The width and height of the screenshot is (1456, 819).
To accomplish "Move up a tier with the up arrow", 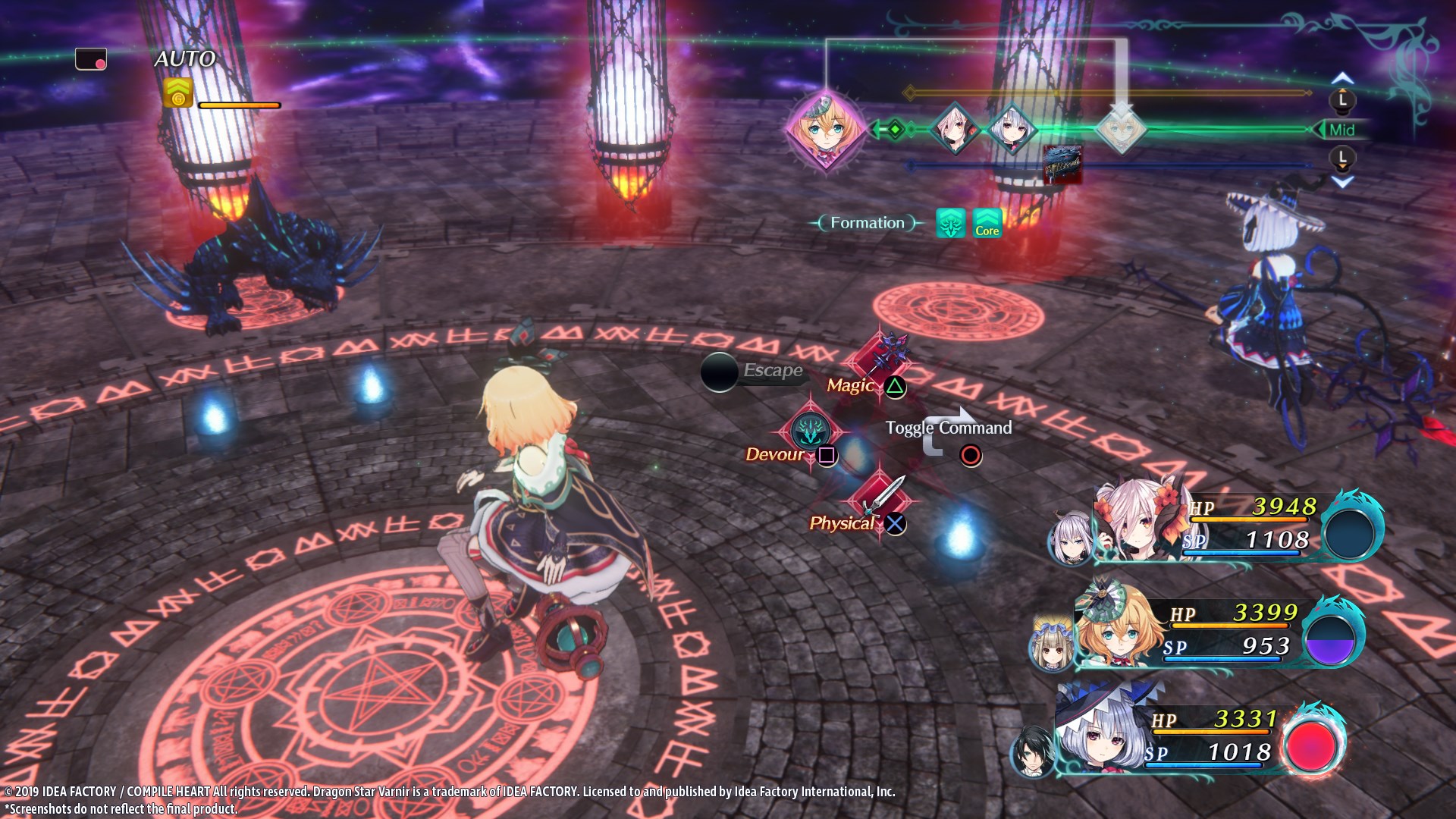I will (x=1342, y=78).
